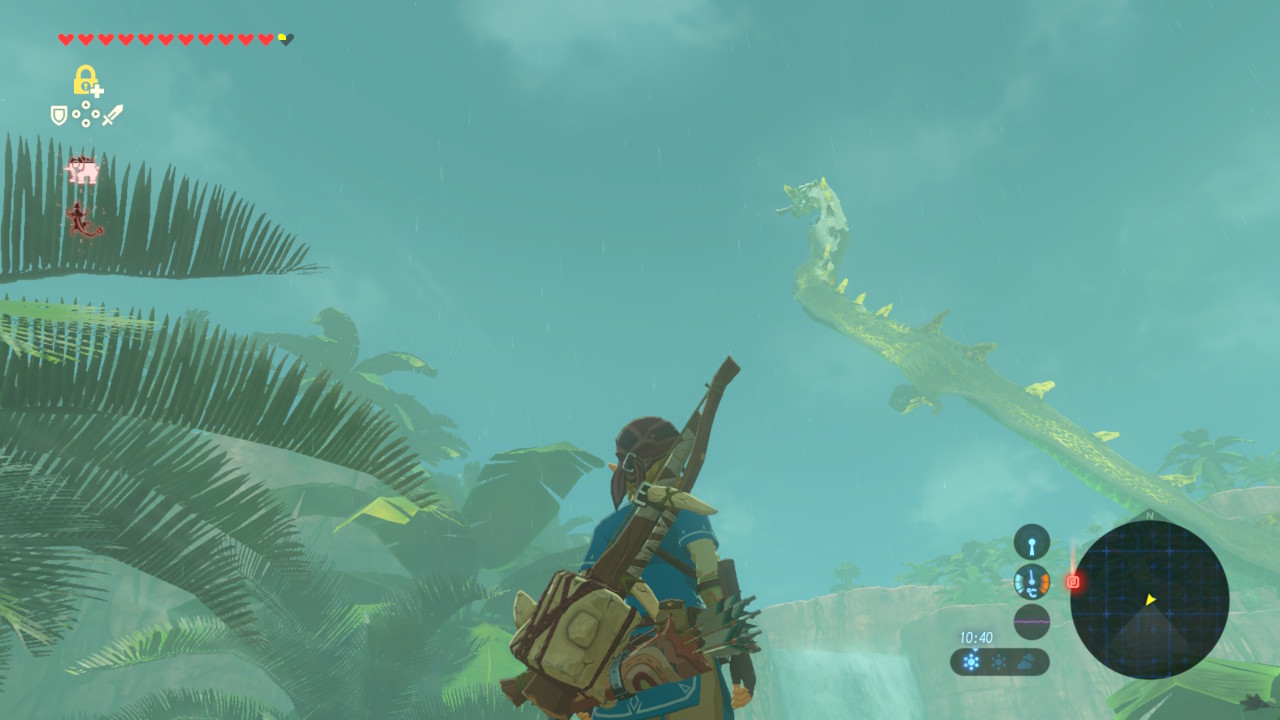Open the Sheikah Sensor icon
The width and height of the screenshot is (1280, 720).
click(1031, 542)
